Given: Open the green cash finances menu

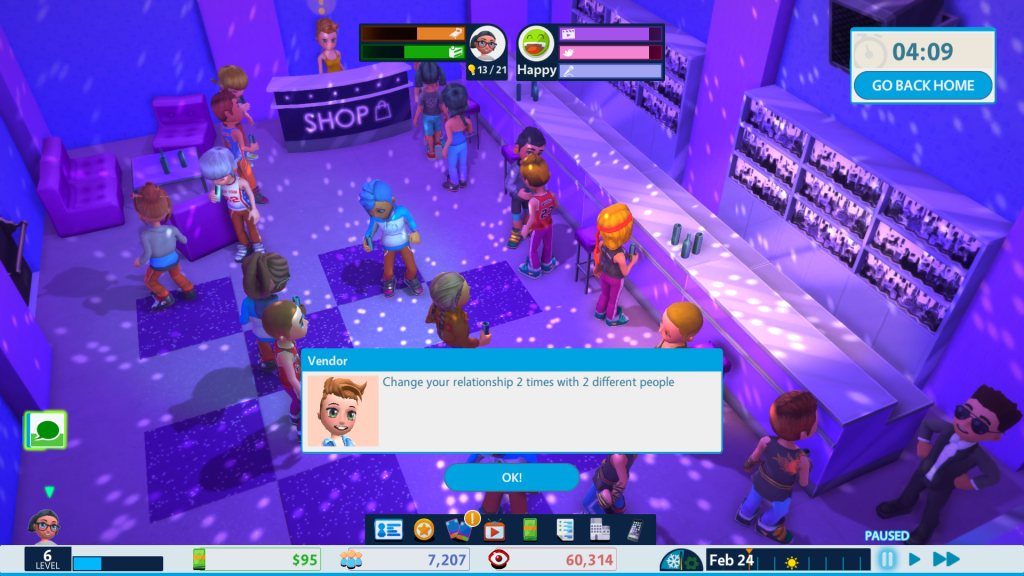Looking at the screenshot, I should (530, 530).
